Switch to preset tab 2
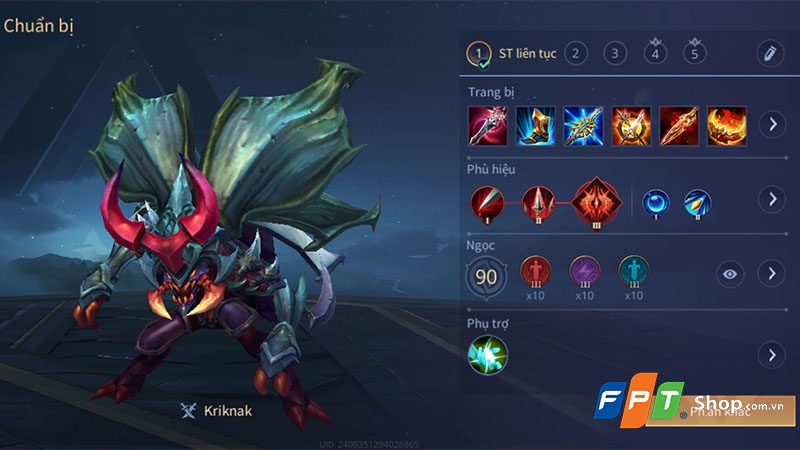The image size is (800, 450). click(x=575, y=53)
